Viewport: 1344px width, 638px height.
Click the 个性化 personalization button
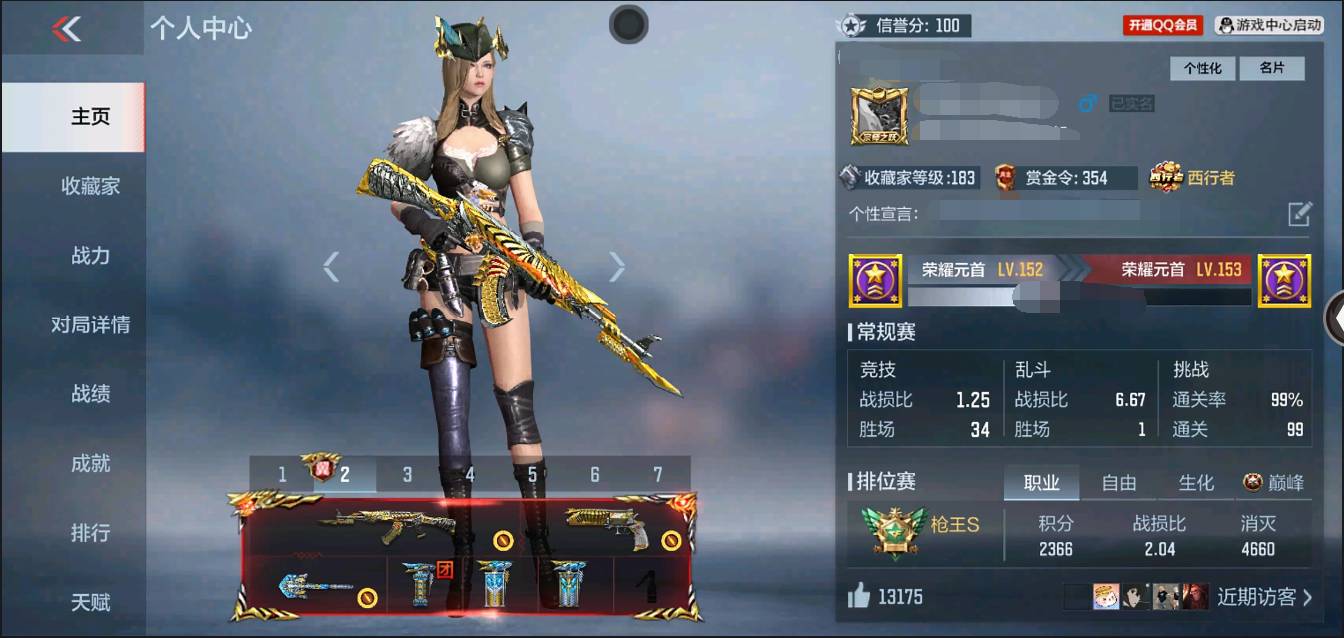click(1203, 68)
